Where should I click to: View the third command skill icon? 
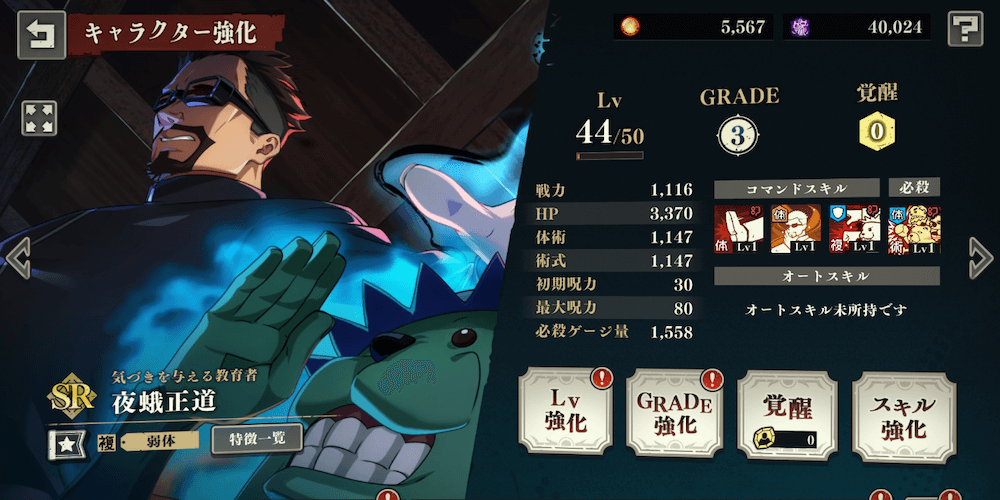pyautogui.click(x=854, y=229)
